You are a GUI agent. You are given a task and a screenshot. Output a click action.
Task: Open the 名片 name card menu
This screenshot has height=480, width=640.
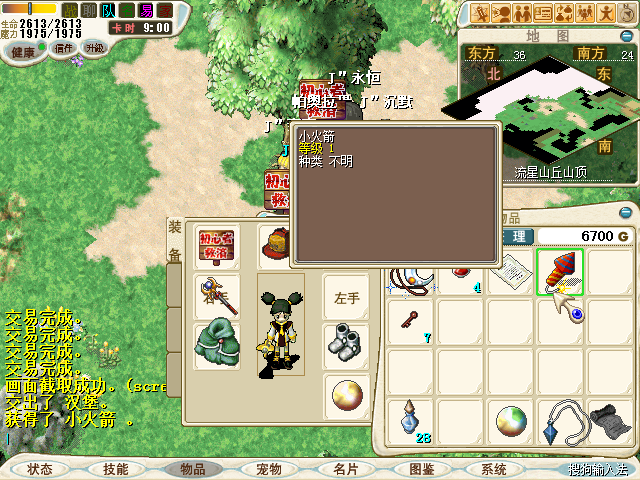(345, 469)
